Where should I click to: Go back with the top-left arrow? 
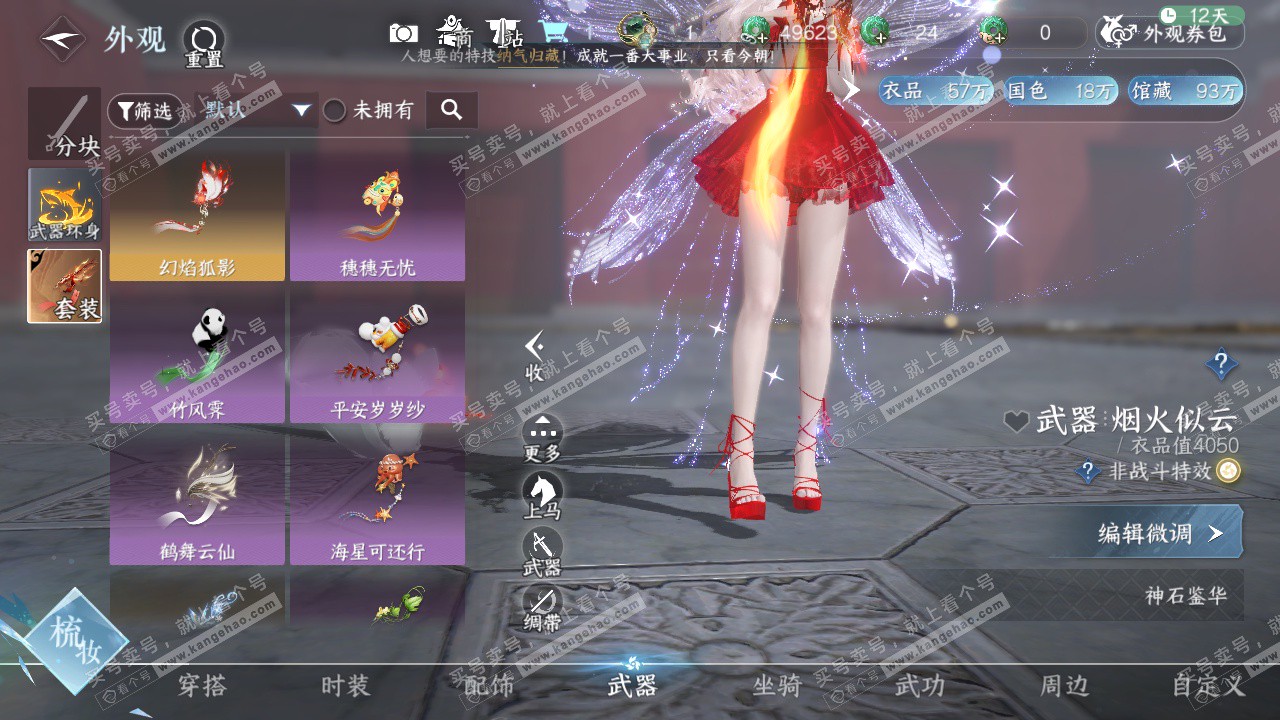[62, 40]
